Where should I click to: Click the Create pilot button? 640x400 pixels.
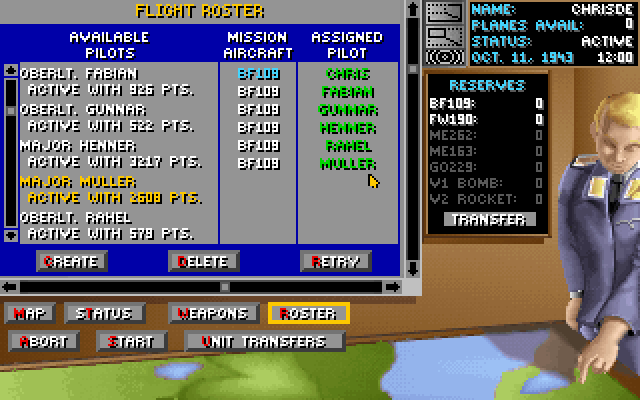click(x=71, y=261)
